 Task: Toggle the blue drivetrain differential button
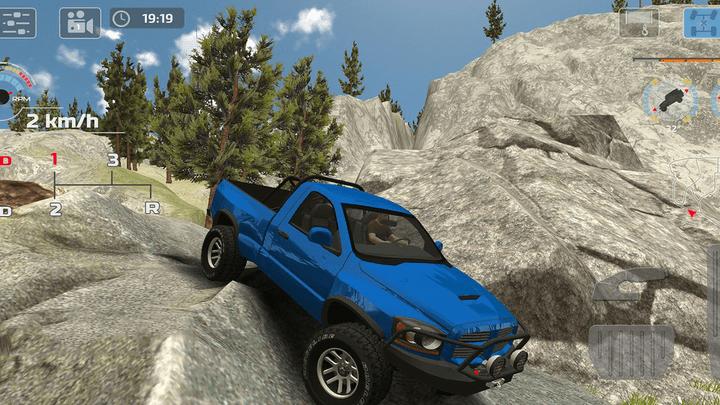pos(702,21)
